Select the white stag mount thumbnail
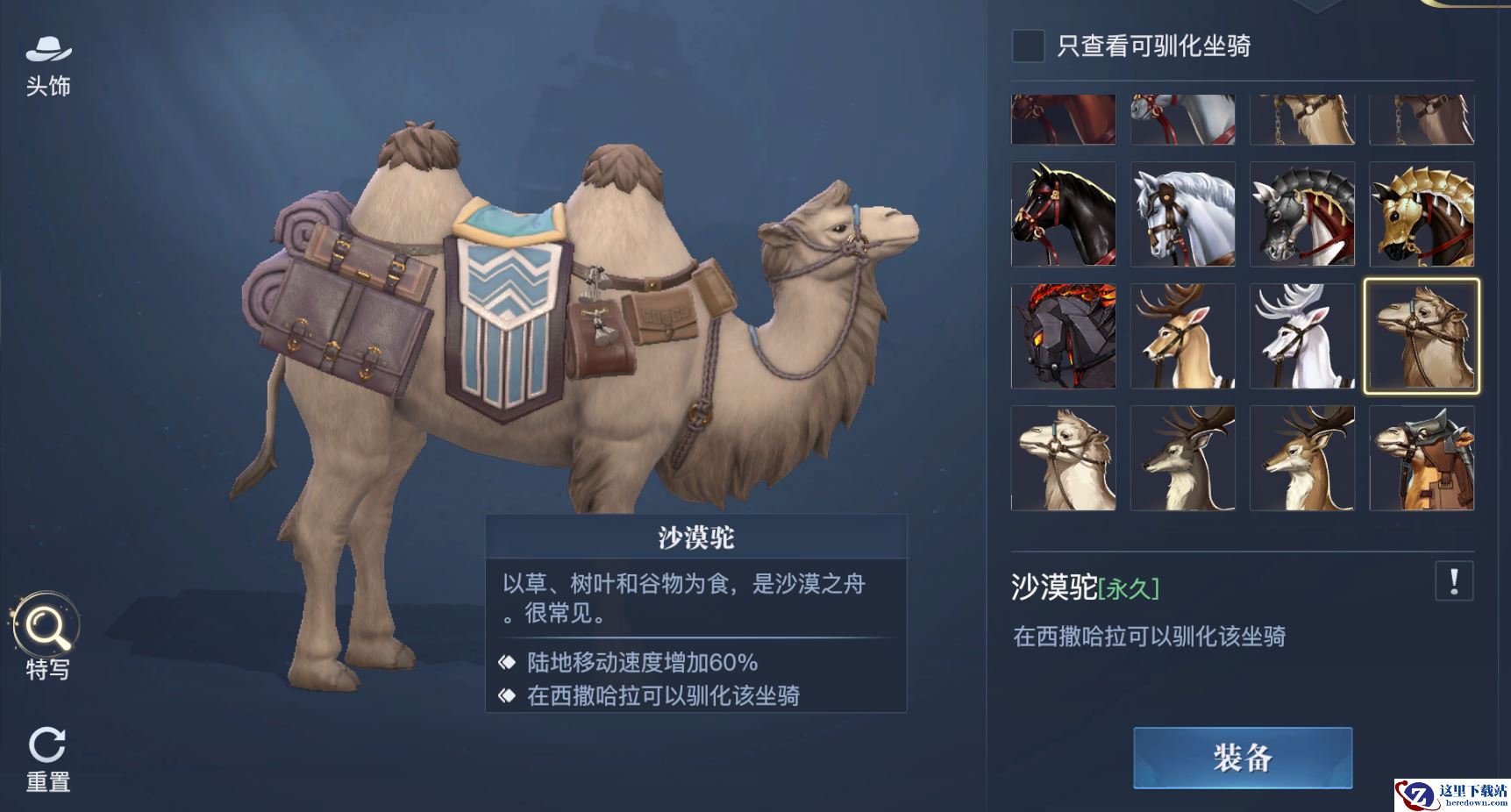 point(1301,336)
